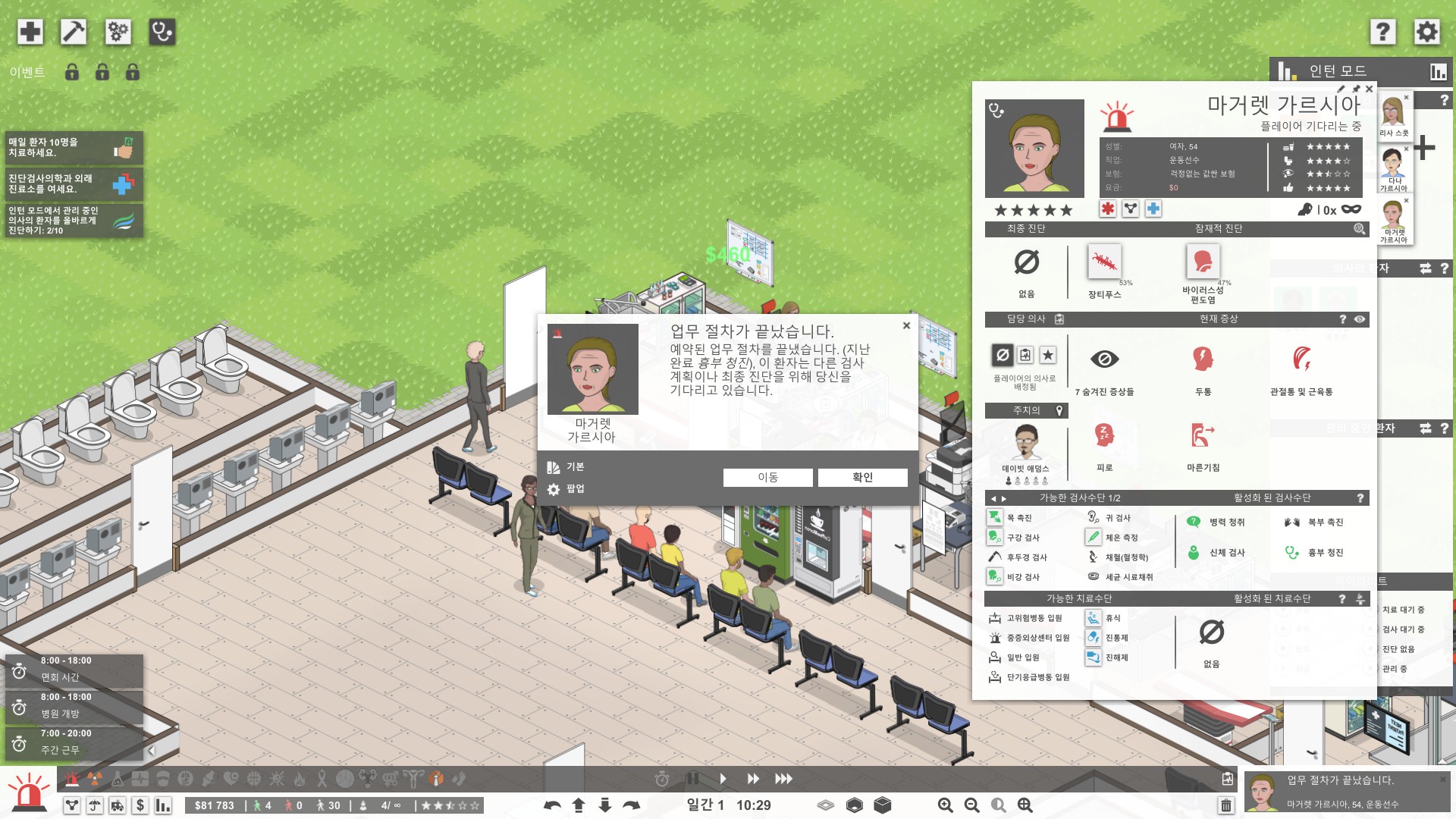Open the help question mark menu
The image size is (1456, 819).
pos(1382,32)
